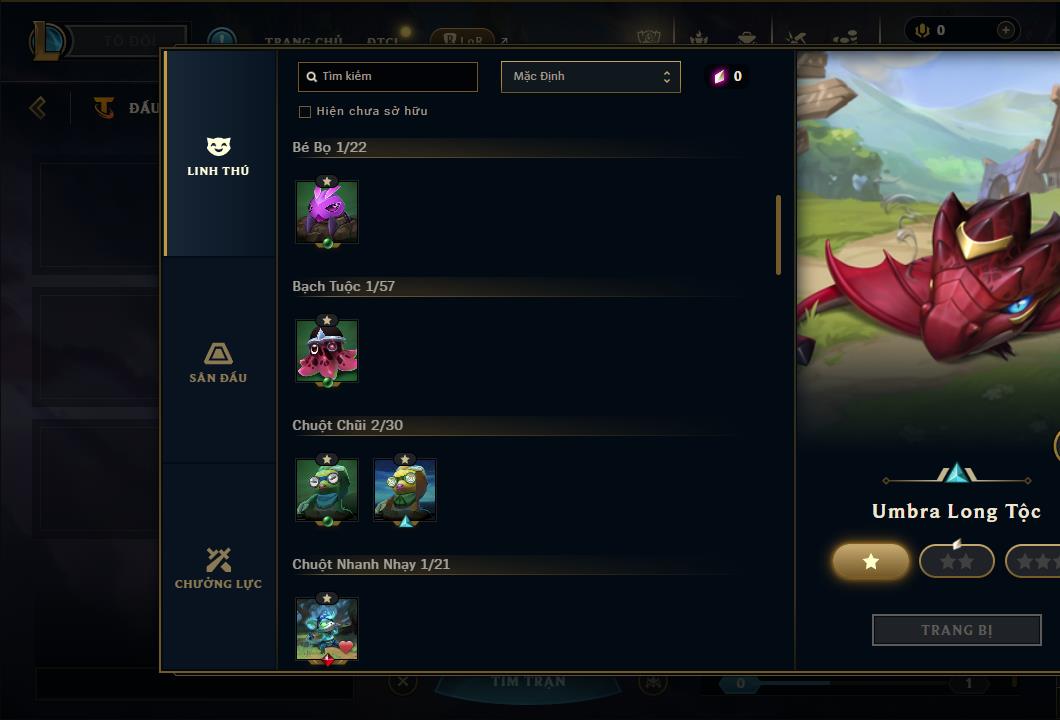Screen dimensions: 1060x720
Task: Select the green Chuột Chũi little legend
Action: point(327,489)
